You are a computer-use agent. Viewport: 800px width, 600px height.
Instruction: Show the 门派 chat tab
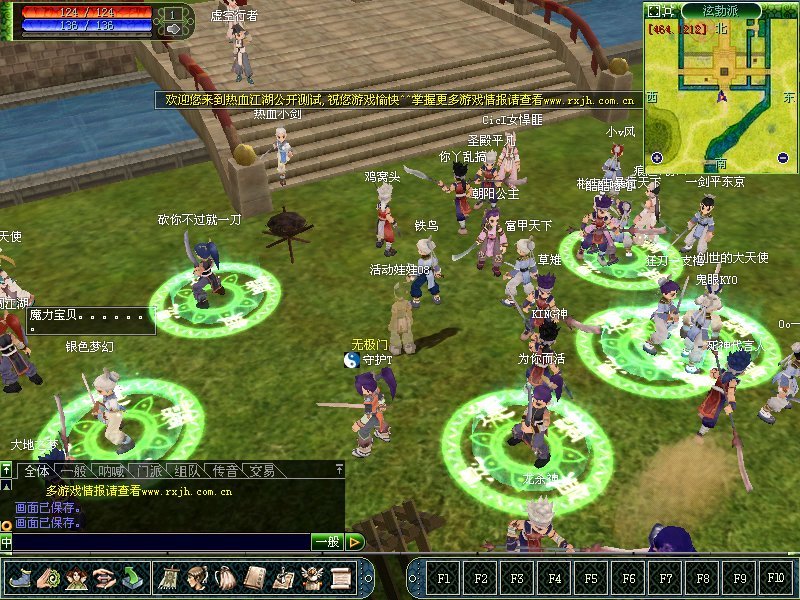coord(149,471)
